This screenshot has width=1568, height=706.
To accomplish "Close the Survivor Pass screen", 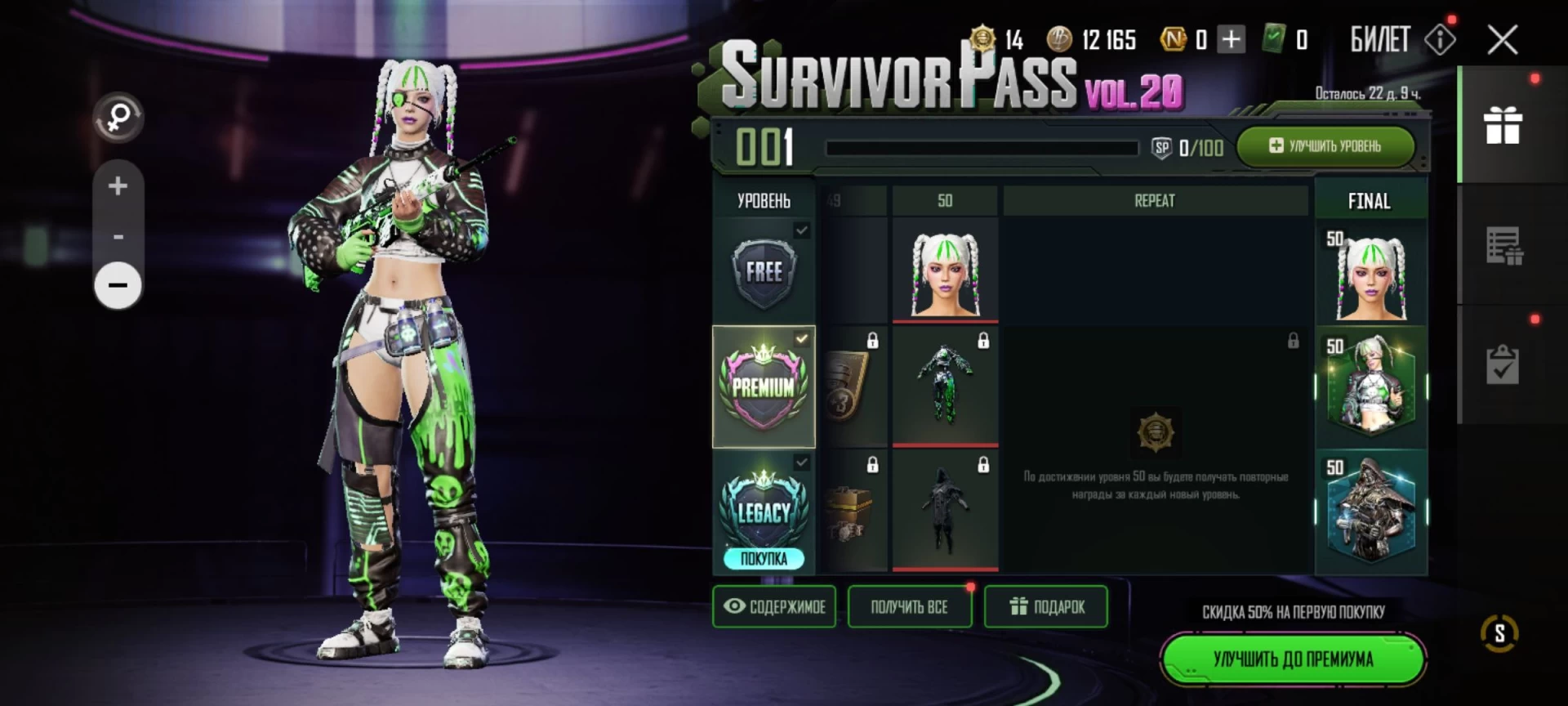I will (x=1502, y=39).
